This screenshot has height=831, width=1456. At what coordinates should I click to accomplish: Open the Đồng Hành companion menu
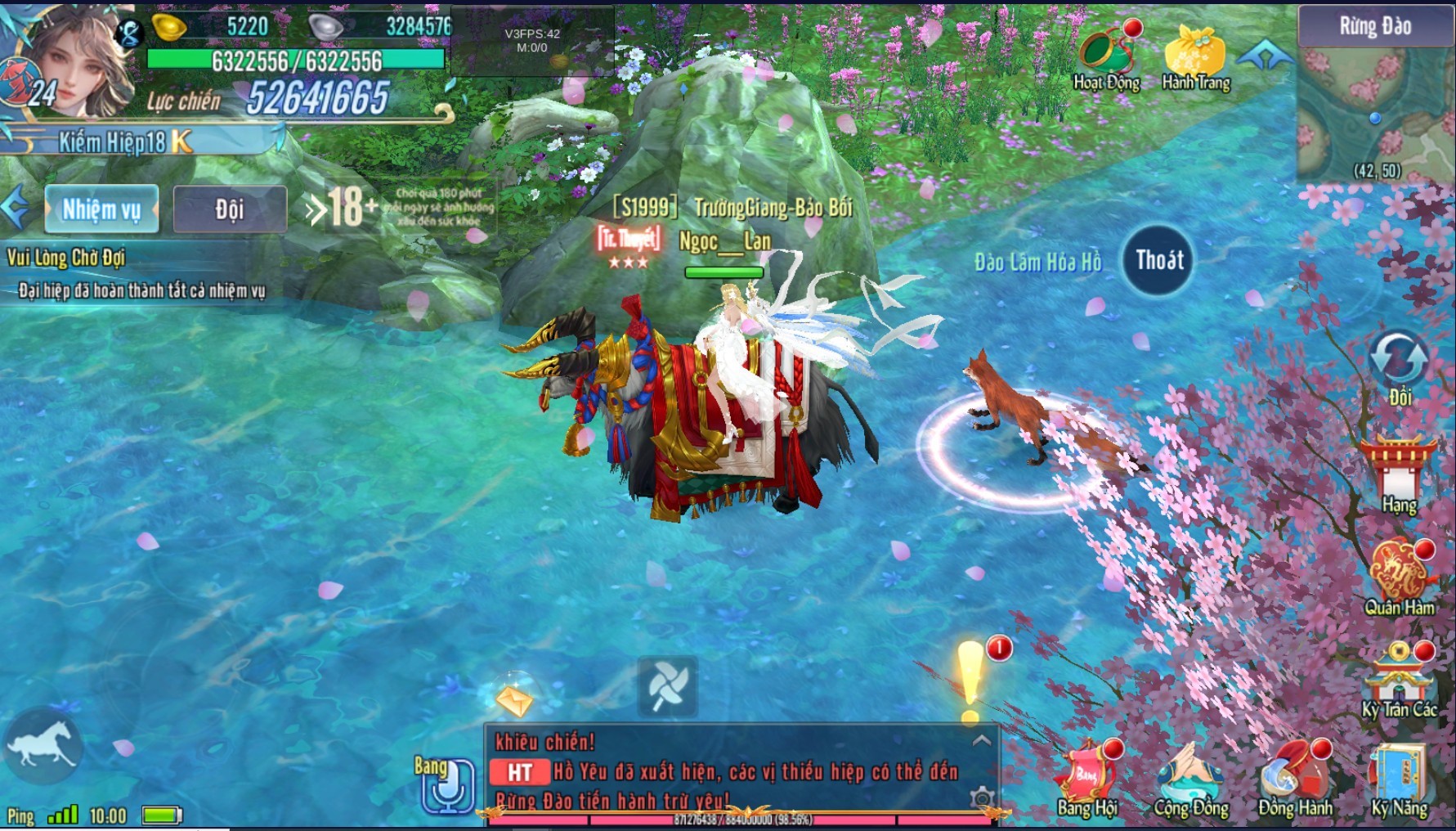(1294, 777)
